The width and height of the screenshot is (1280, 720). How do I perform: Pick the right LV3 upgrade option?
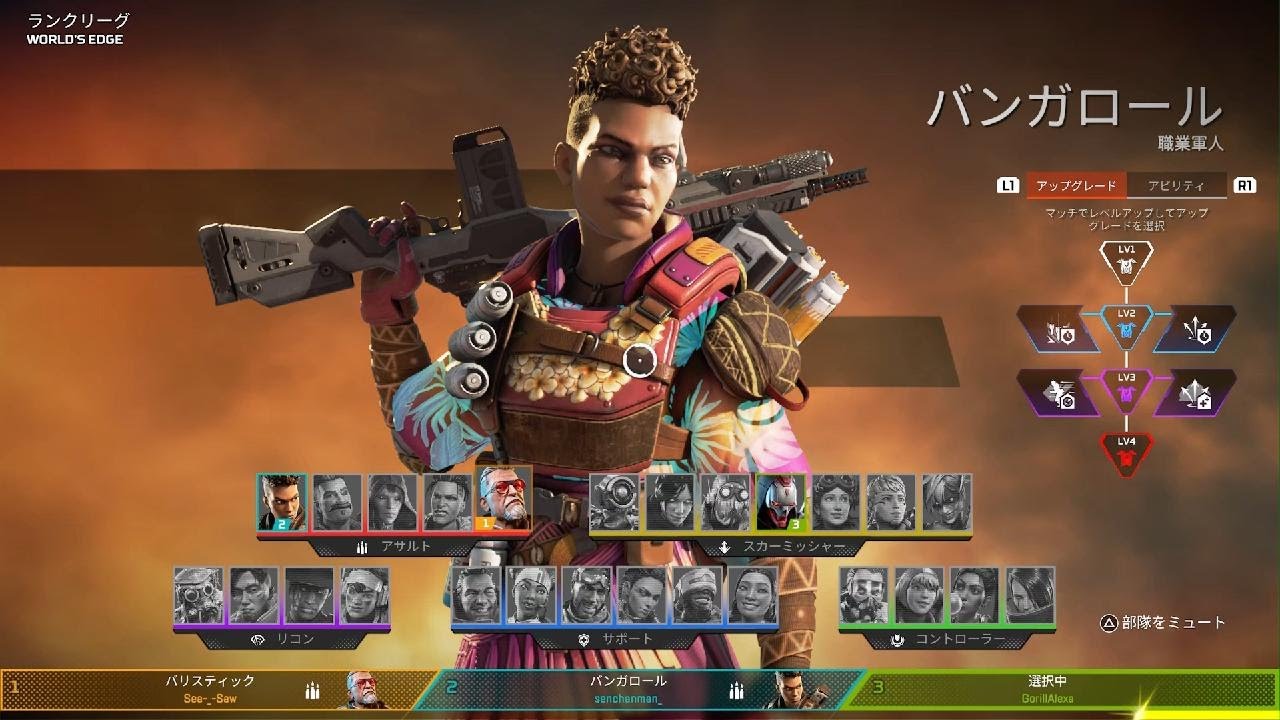[x=1195, y=393]
